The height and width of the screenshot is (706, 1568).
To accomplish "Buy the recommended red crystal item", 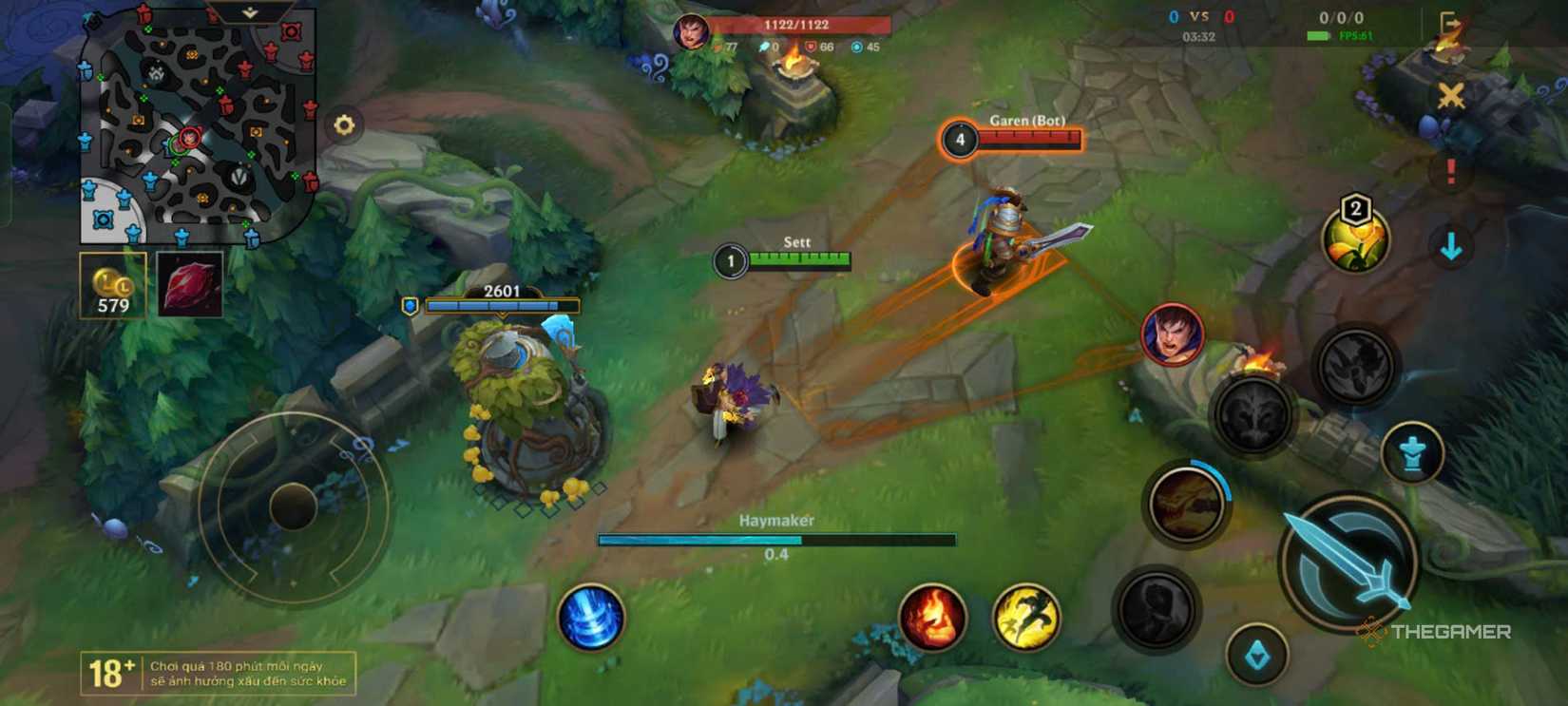I will tap(190, 285).
